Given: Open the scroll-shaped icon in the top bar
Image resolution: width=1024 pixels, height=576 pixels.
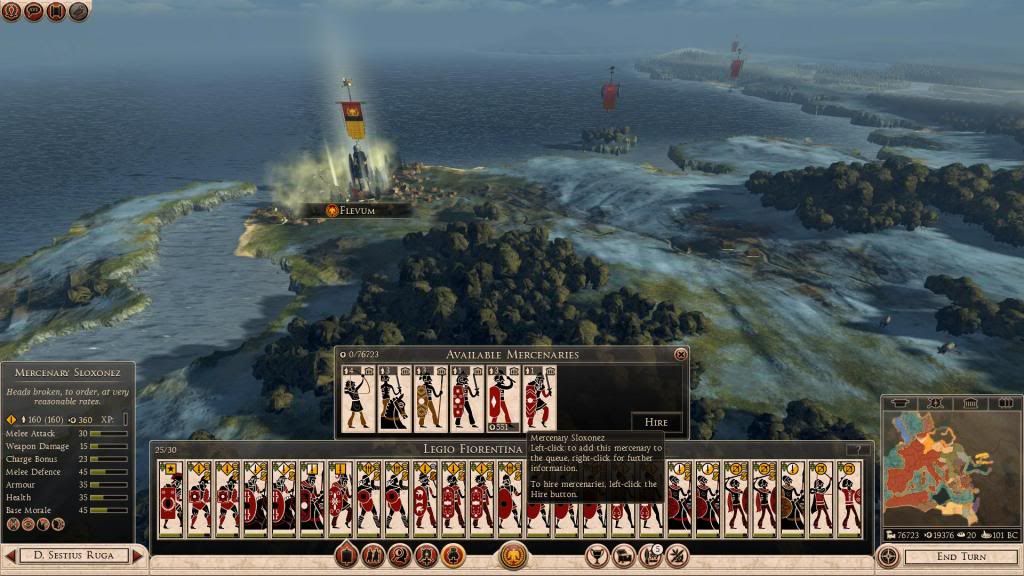Looking at the screenshot, I should tap(56, 12).
